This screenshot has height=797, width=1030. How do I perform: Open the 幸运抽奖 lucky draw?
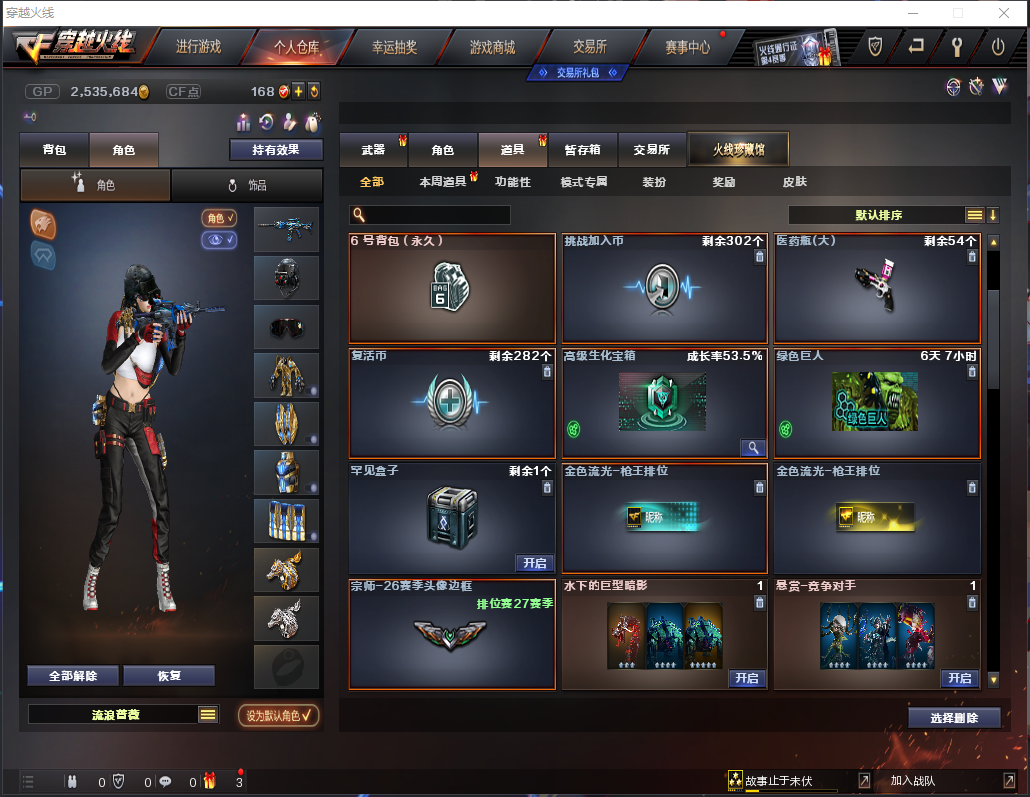[x=395, y=47]
